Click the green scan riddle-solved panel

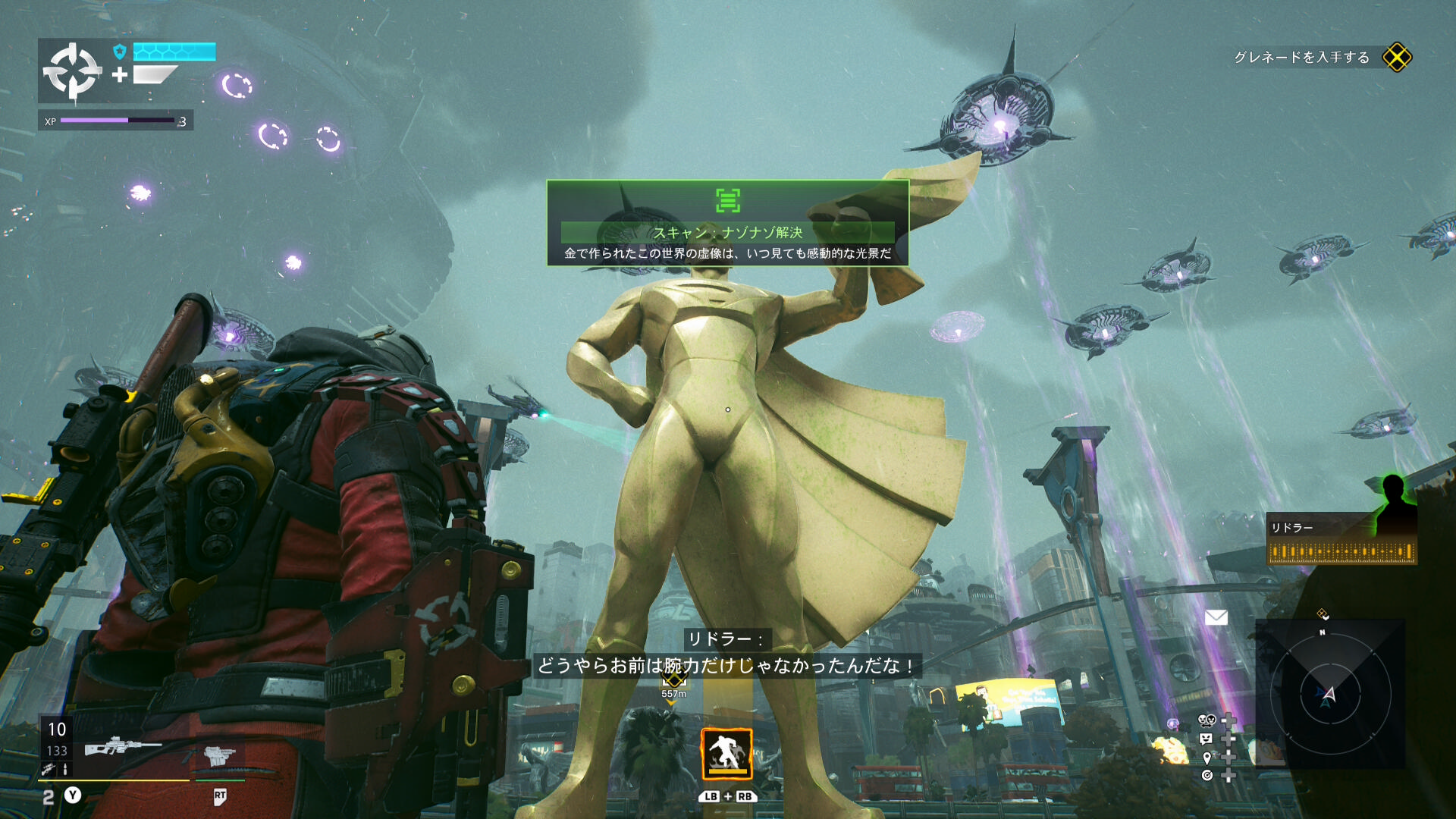click(727, 223)
